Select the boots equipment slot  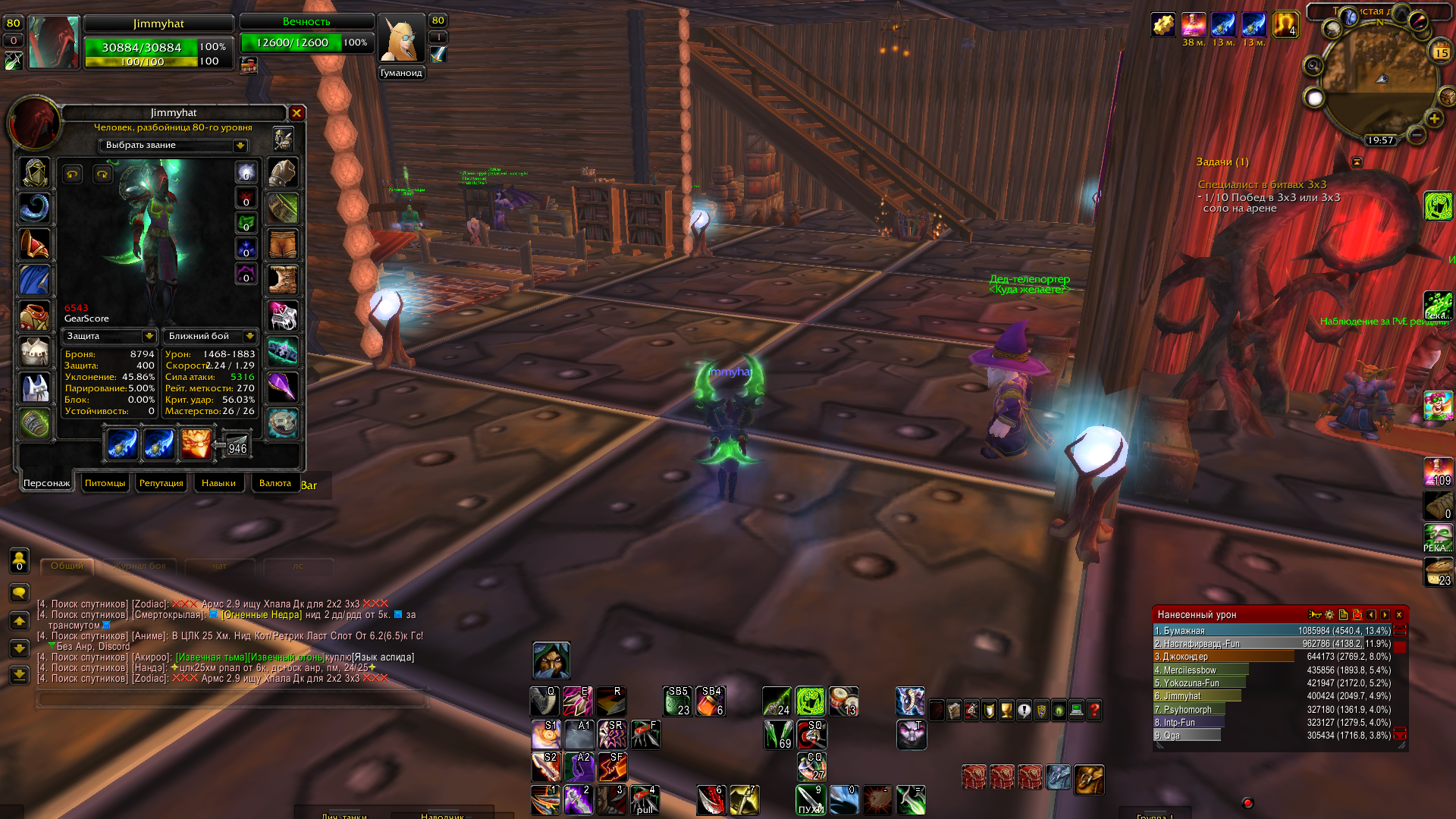(283, 279)
